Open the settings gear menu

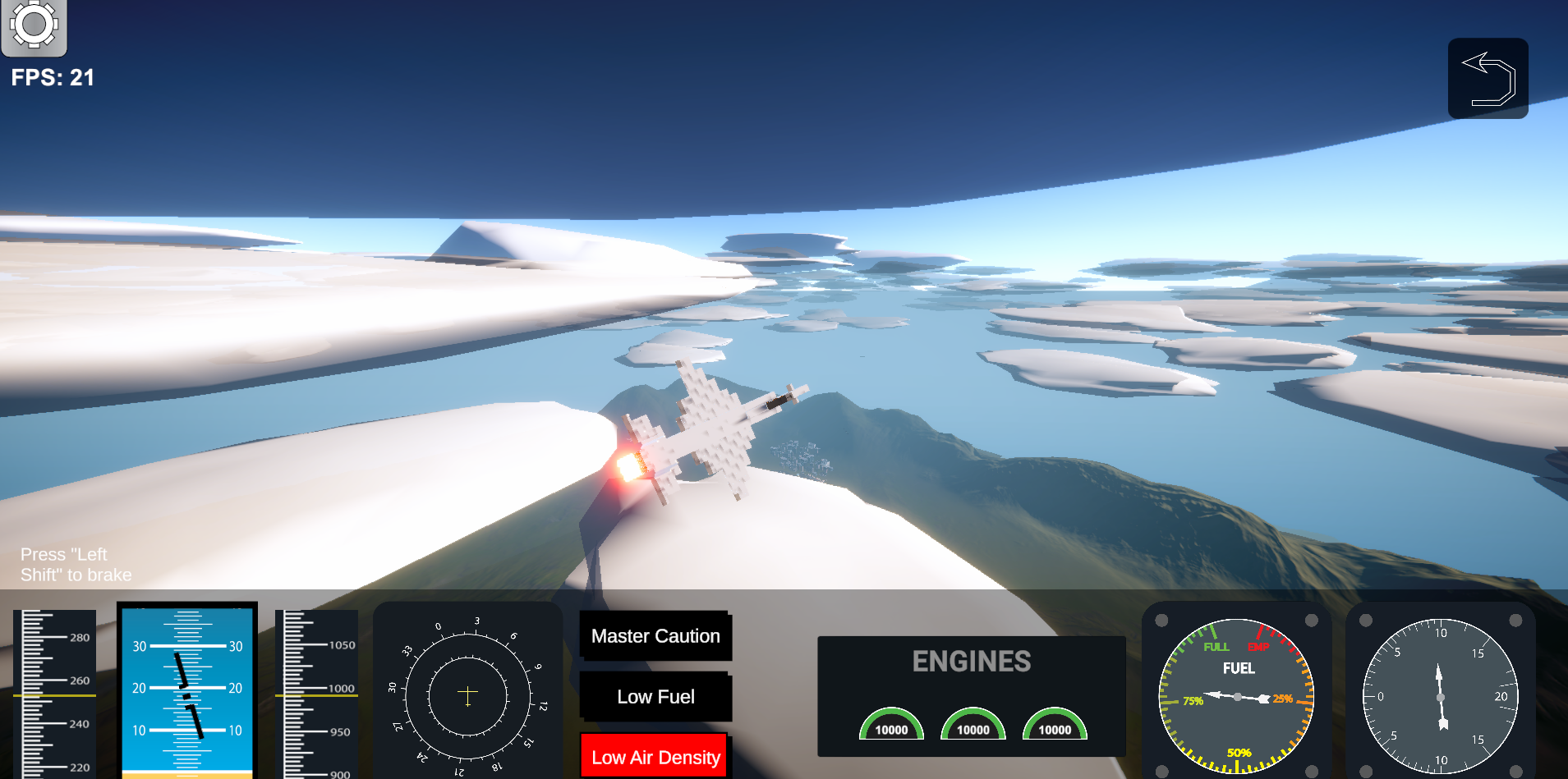[34, 25]
